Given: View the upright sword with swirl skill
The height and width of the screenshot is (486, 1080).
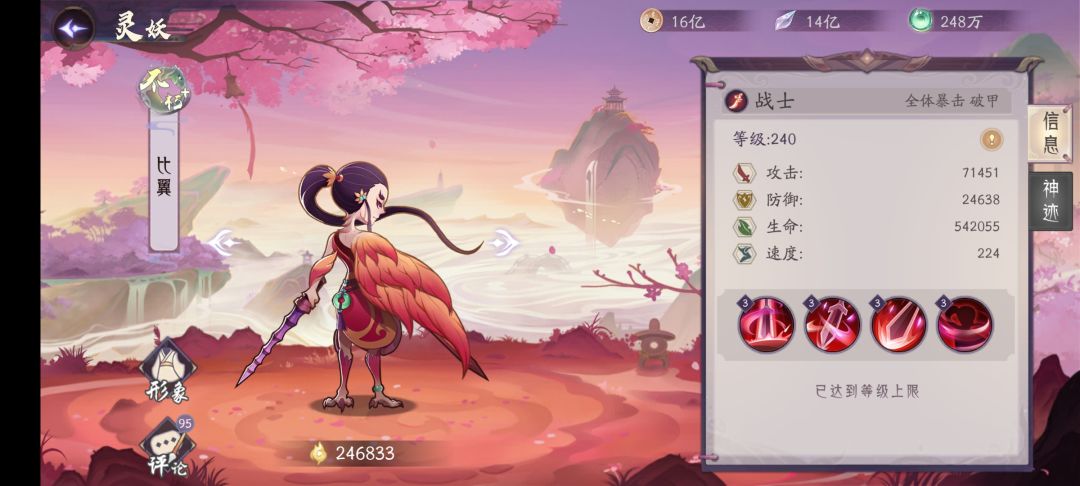Looking at the screenshot, I should click(767, 324).
